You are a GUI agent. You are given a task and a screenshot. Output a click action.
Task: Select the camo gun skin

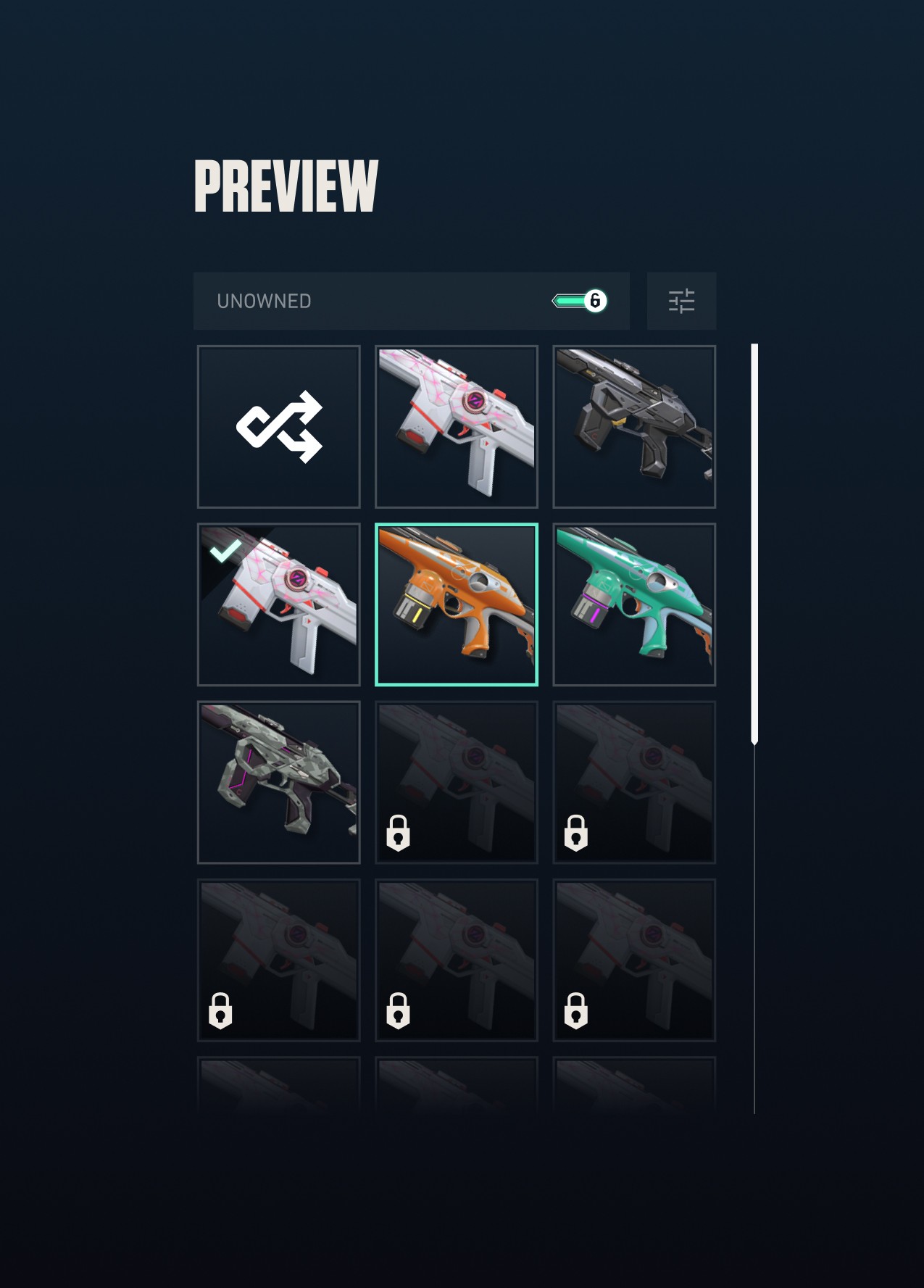coord(279,782)
